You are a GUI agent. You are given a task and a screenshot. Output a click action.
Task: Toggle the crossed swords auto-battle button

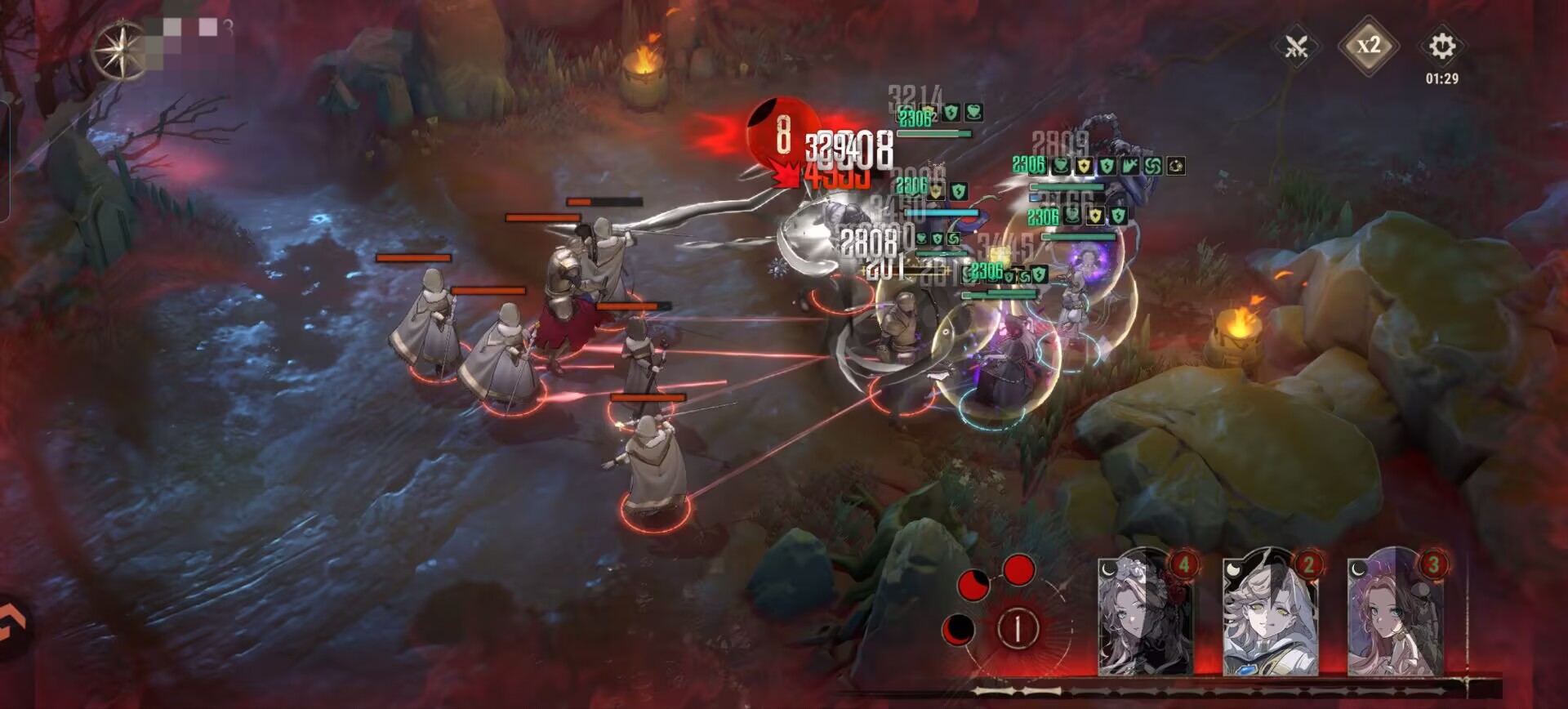pyautogui.click(x=1296, y=47)
